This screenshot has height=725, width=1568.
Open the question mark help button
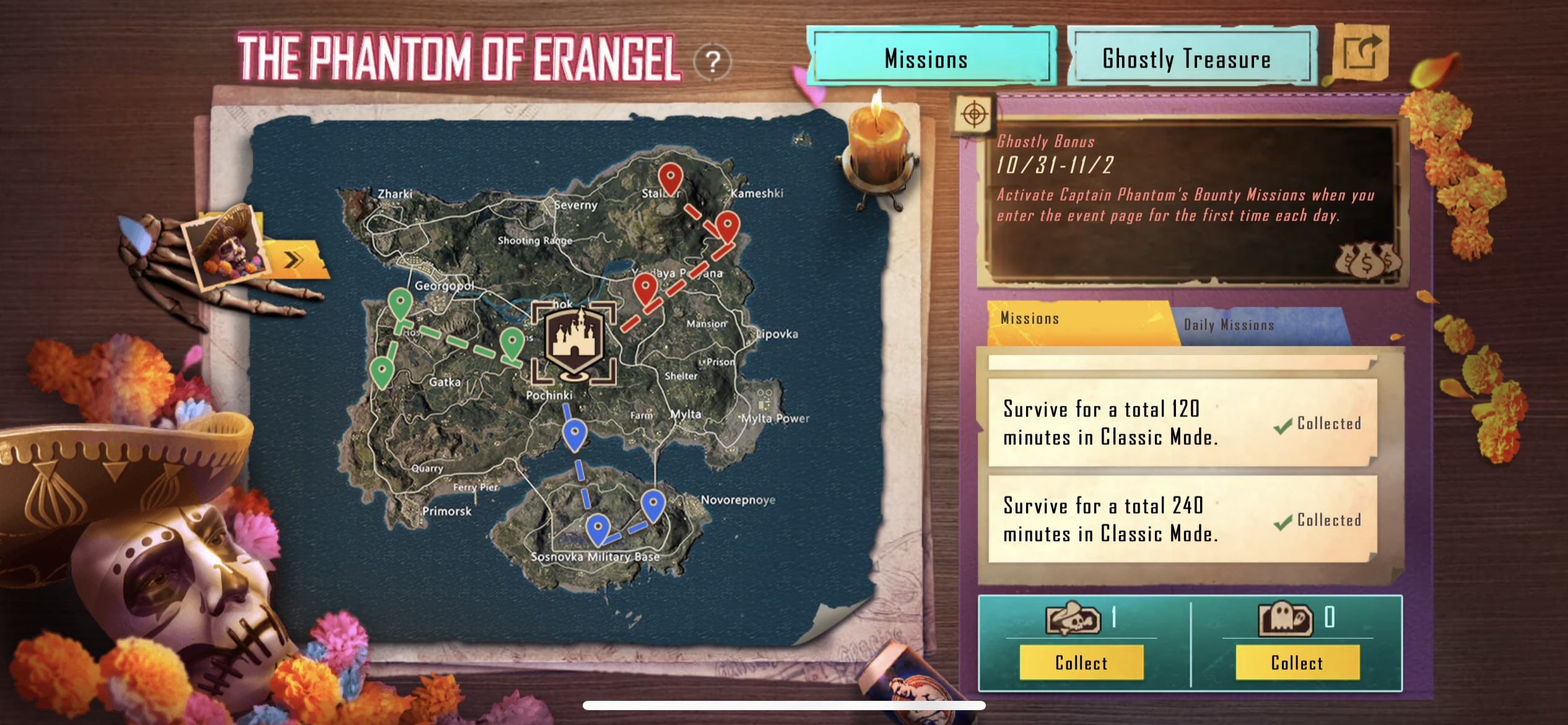713,61
